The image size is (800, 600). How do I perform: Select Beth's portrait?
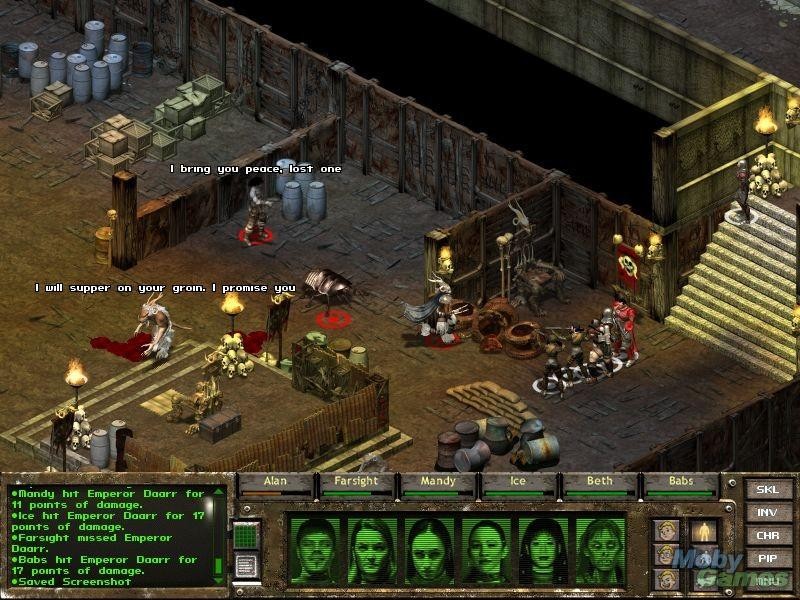pyautogui.click(x=543, y=549)
